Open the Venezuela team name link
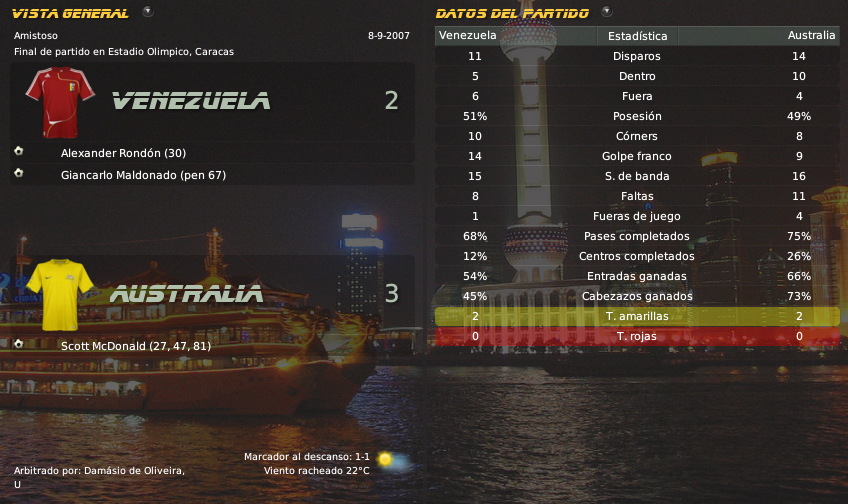Image resolution: width=848 pixels, height=504 pixels. click(190, 100)
